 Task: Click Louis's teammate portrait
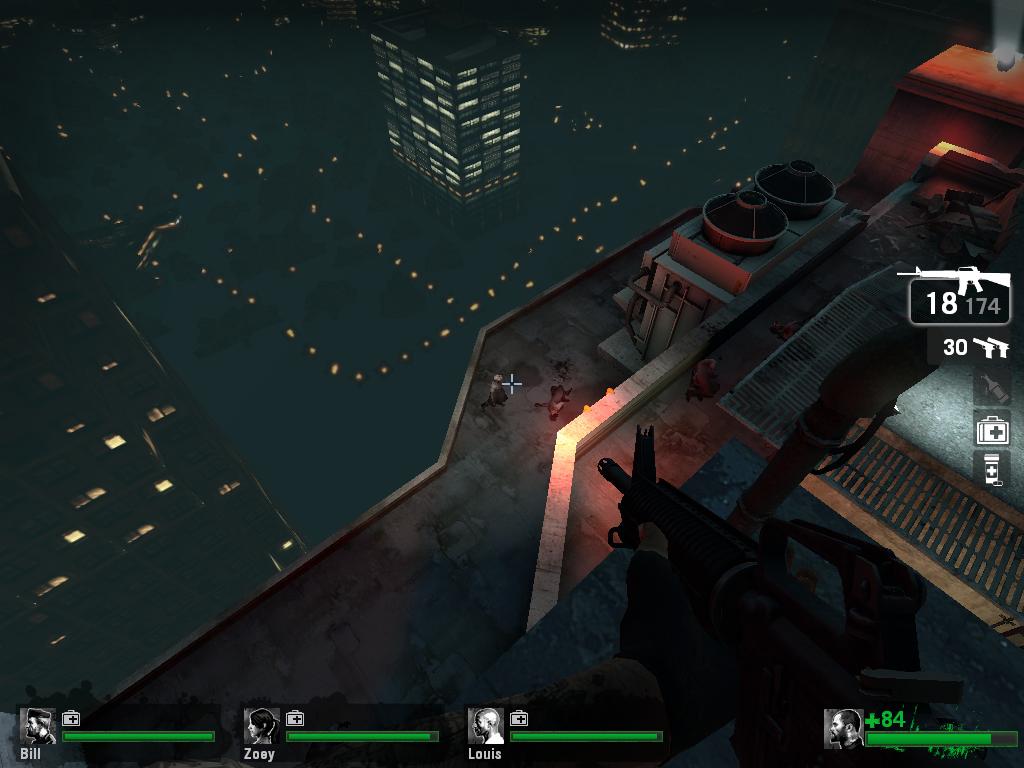point(486,727)
